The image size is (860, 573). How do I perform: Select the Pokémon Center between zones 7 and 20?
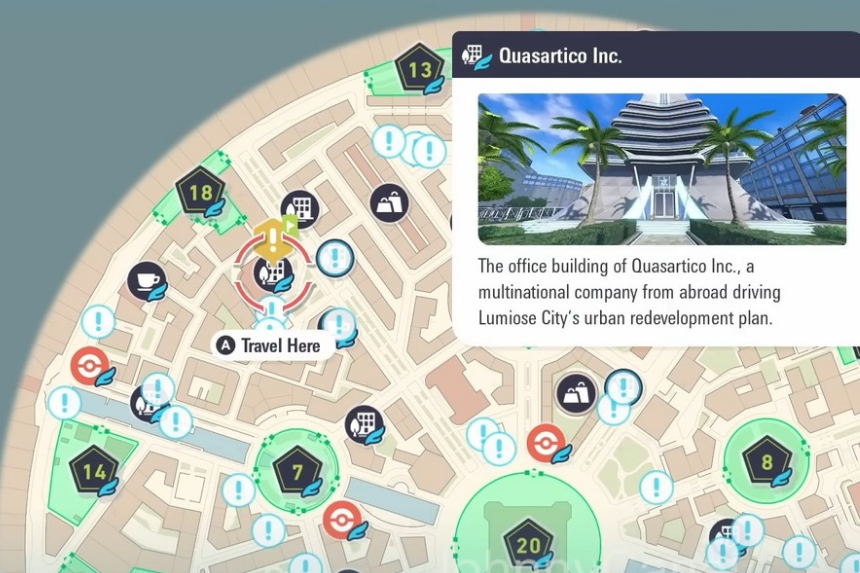coord(343,520)
